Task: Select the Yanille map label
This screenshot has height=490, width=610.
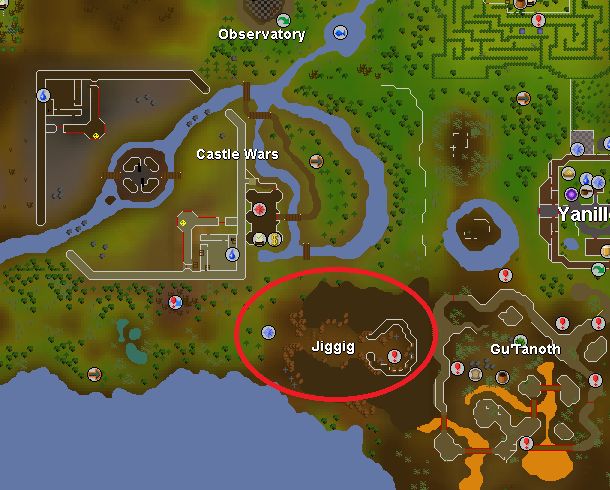Action: click(x=584, y=214)
